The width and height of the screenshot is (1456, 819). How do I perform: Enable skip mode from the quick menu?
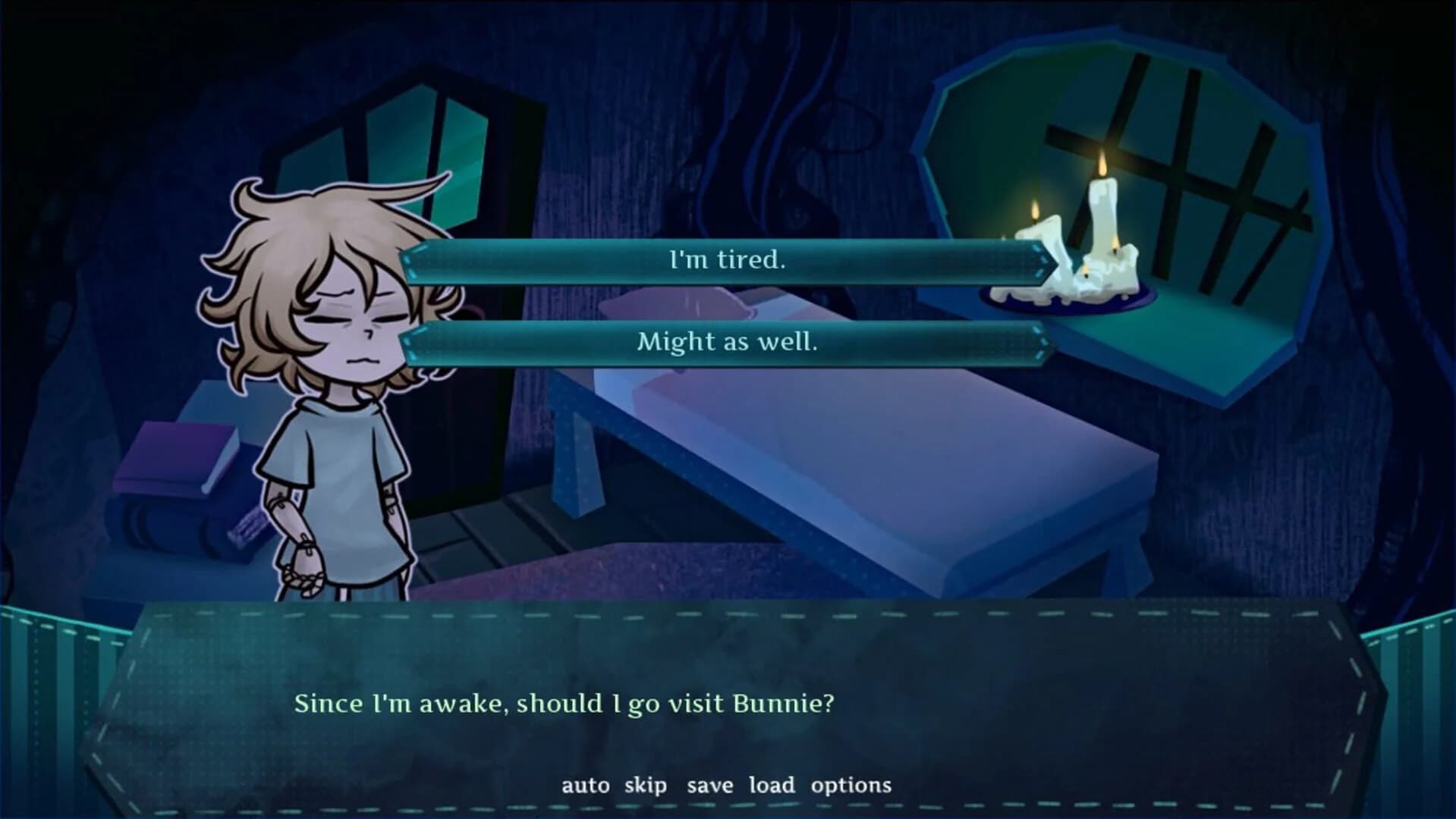point(644,786)
